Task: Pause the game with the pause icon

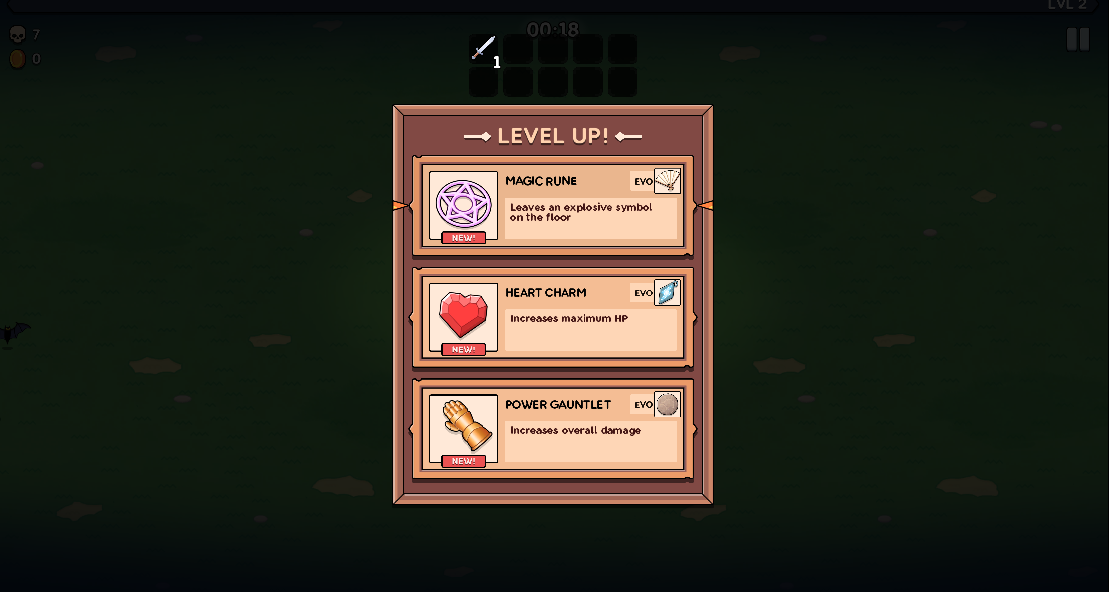Action: (x=1077, y=40)
